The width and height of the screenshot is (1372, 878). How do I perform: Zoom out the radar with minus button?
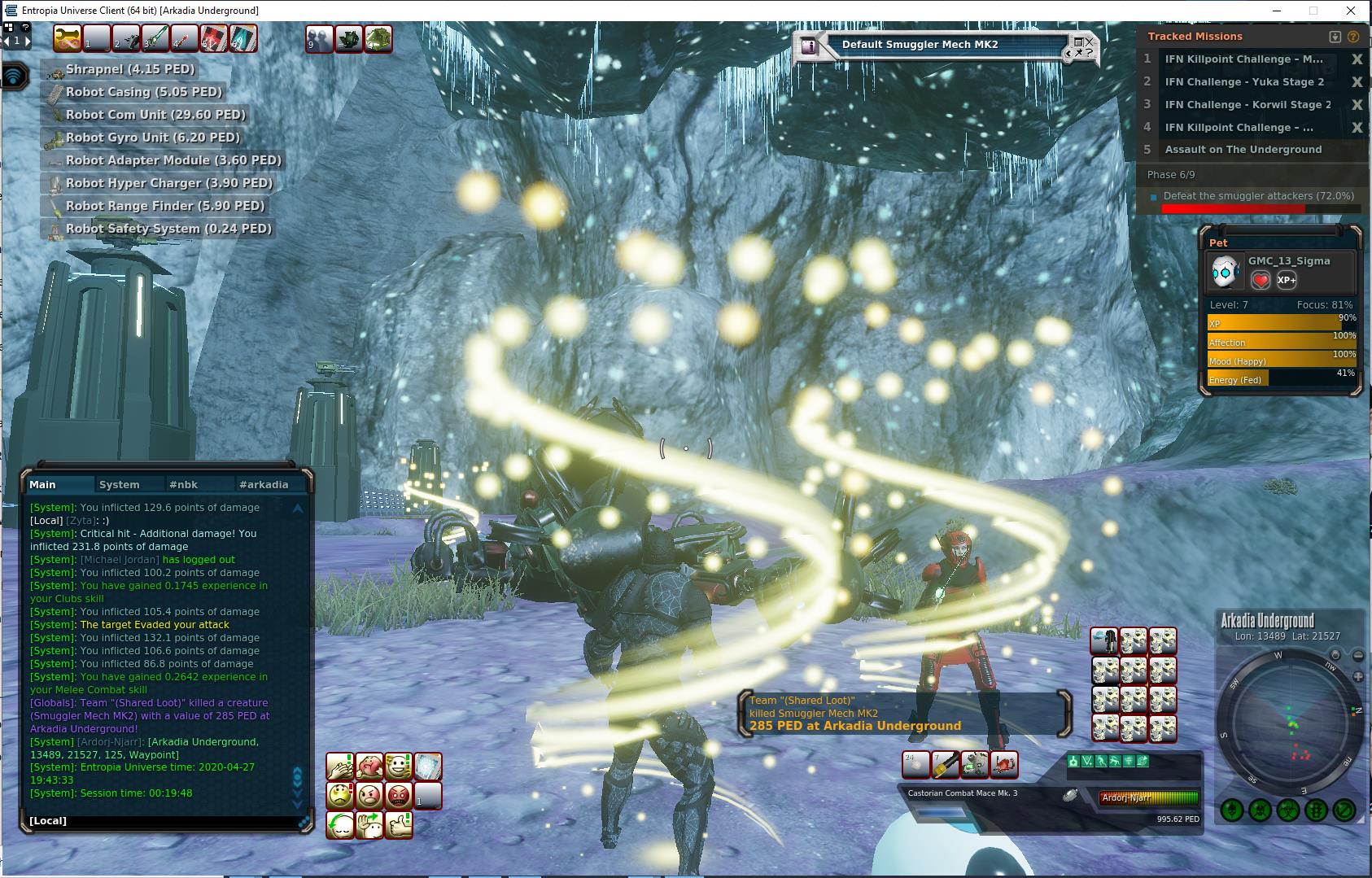1358,656
